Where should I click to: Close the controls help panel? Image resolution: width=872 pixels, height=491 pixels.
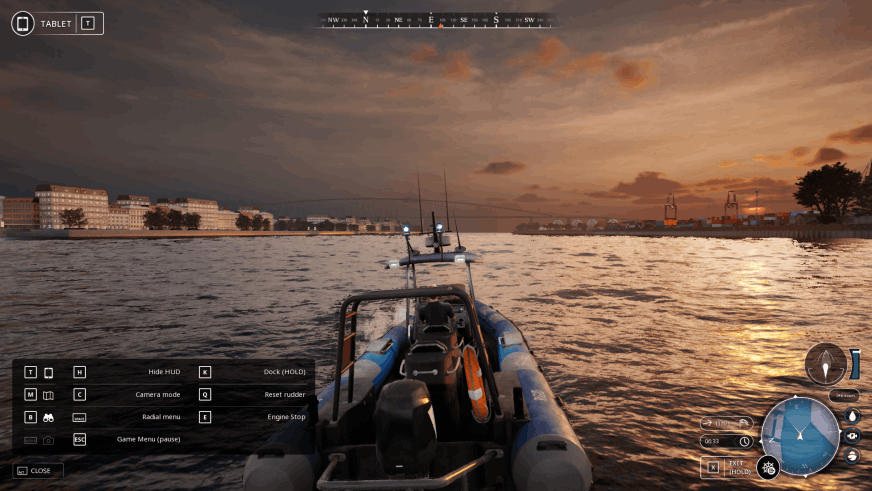[x=38, y=470]
